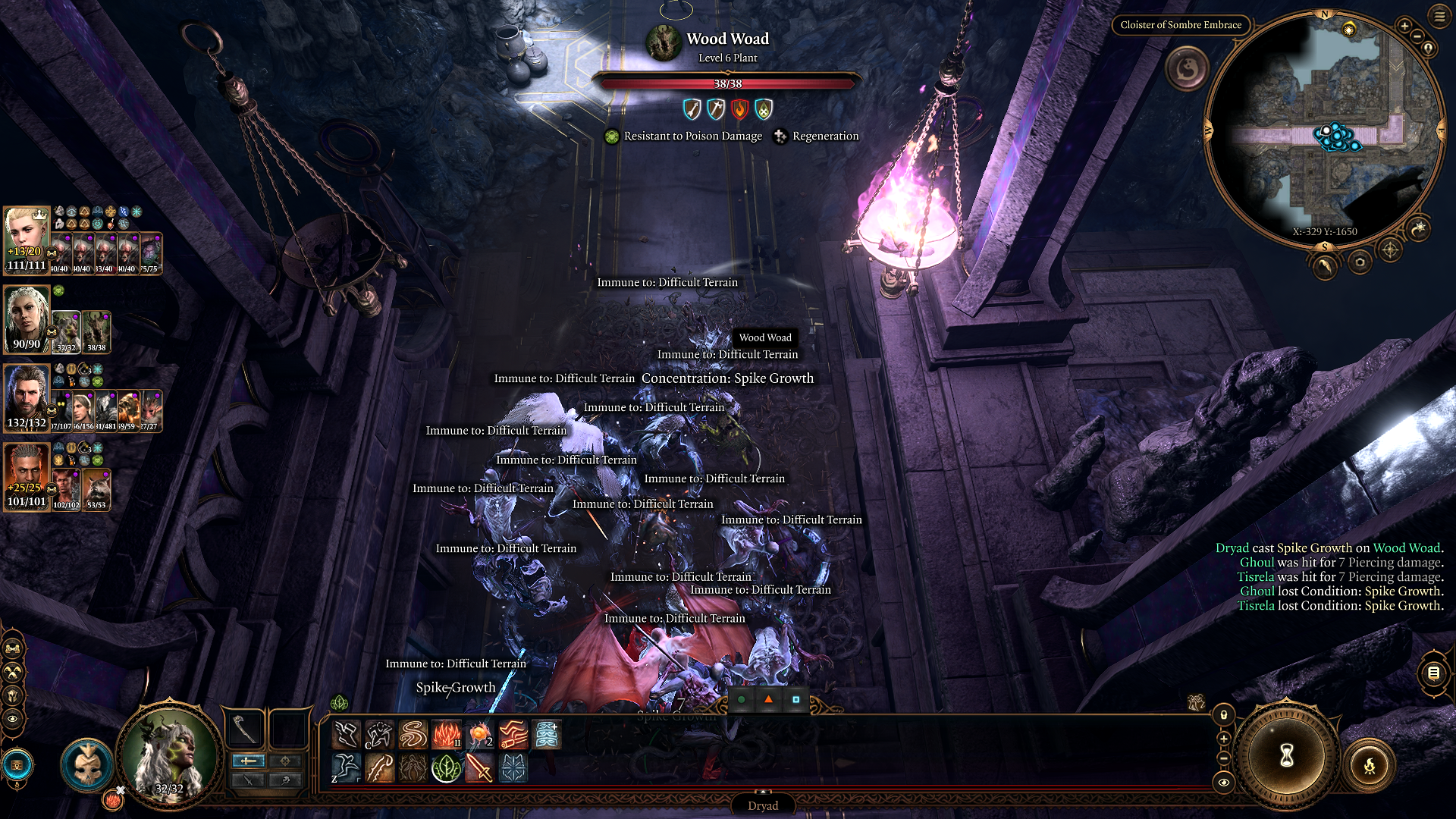Toggle the melee weapon set button

[248, 761]
